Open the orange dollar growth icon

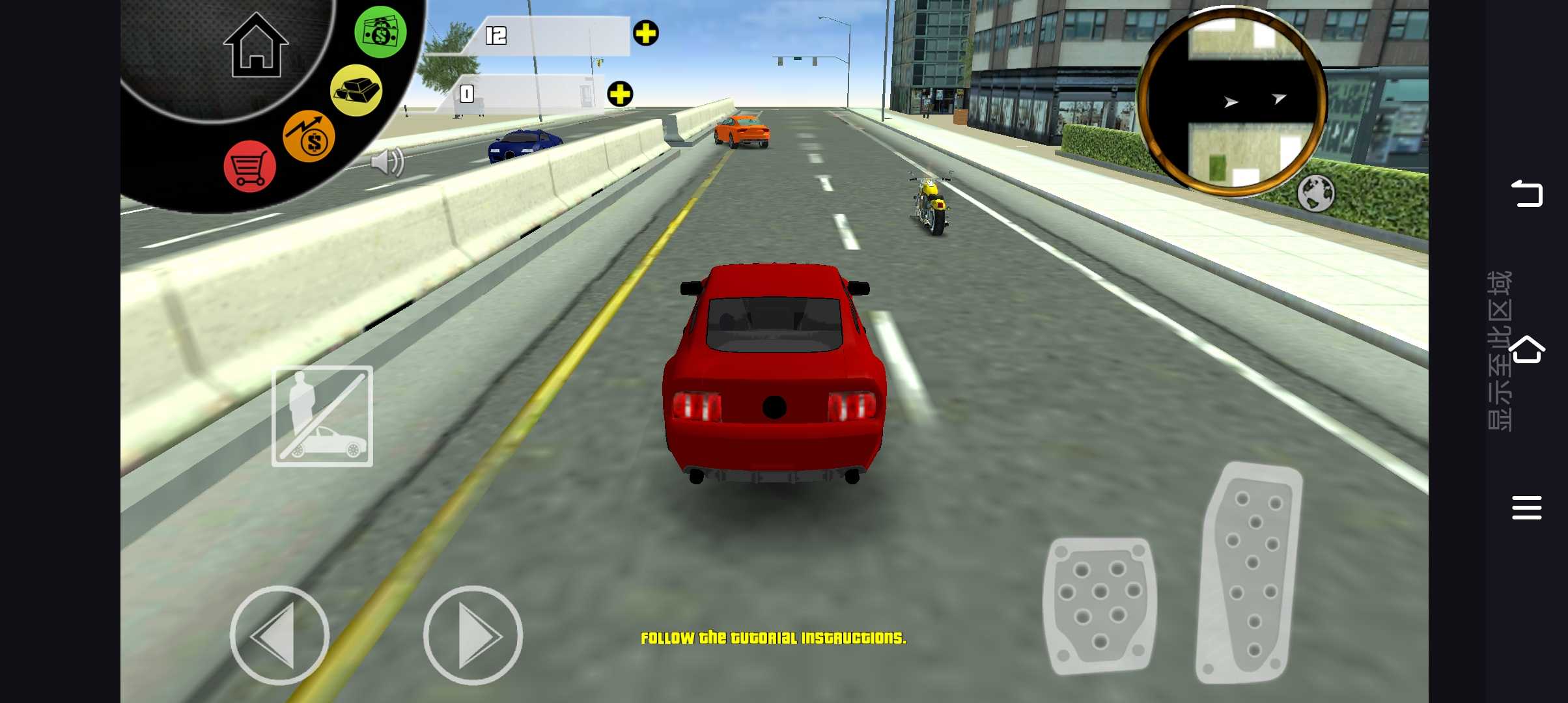point(309,136)
